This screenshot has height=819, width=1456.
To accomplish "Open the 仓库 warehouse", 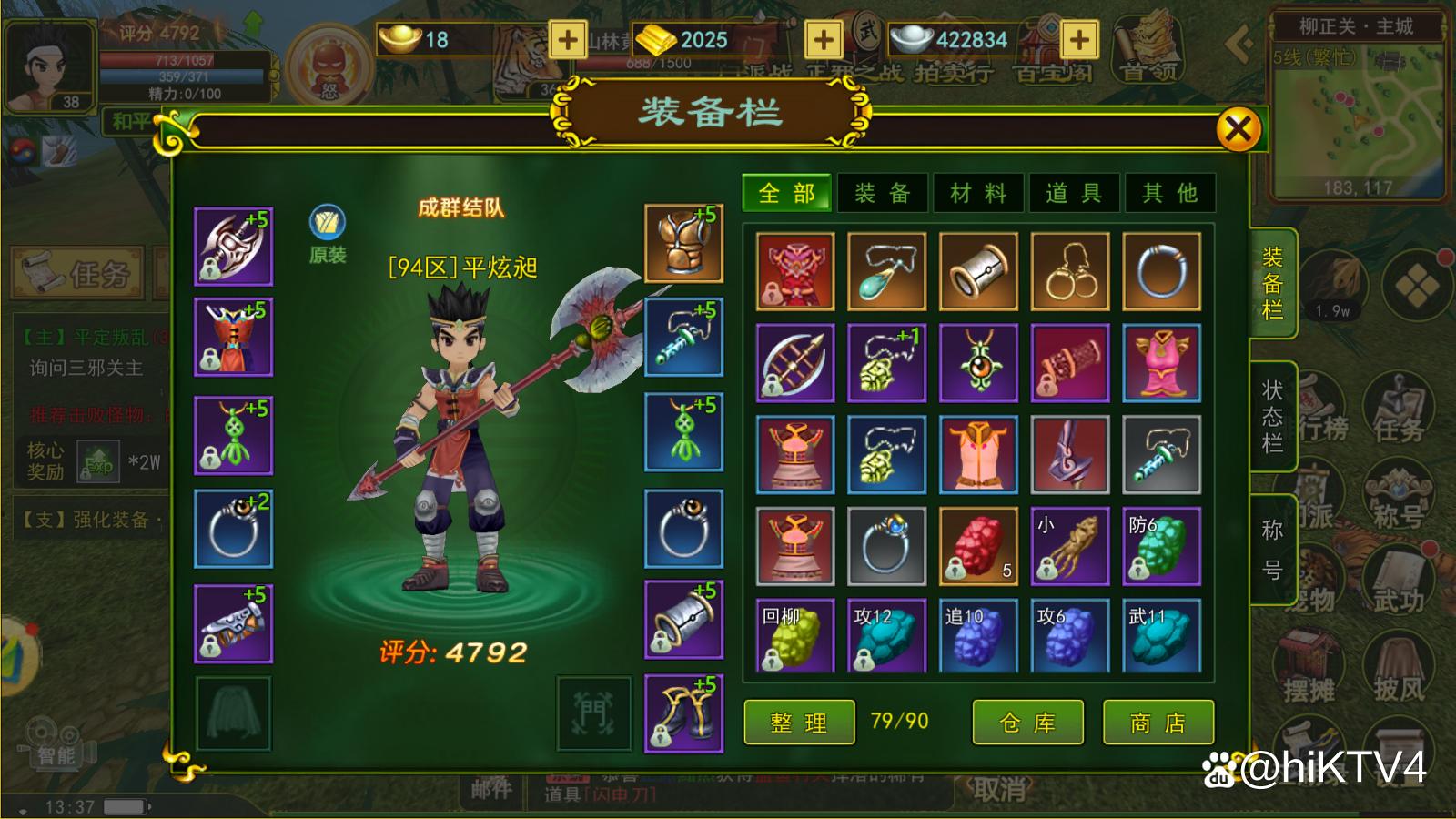I will 1027,723.
